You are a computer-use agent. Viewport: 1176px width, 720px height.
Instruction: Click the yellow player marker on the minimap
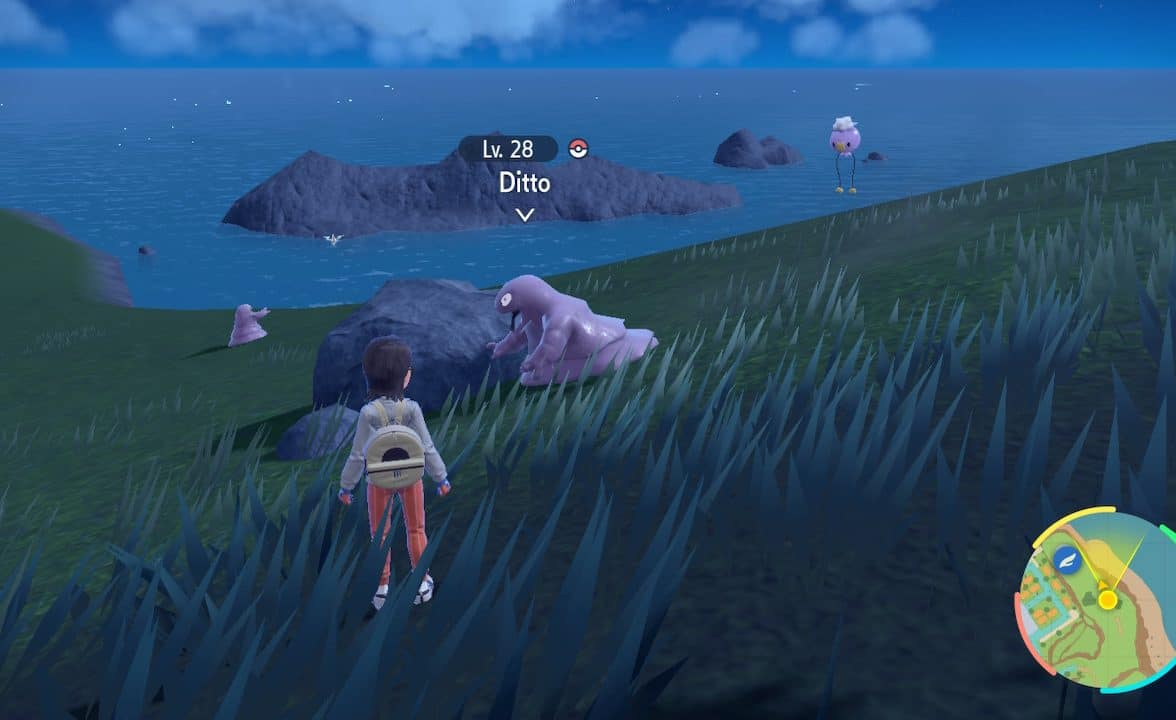tap(1107, 599)
